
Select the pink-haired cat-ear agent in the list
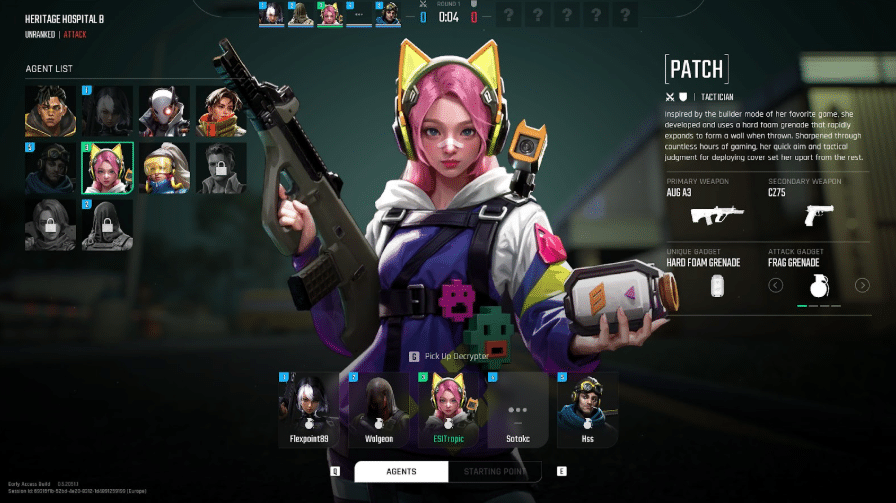click(x=107, y=167)
